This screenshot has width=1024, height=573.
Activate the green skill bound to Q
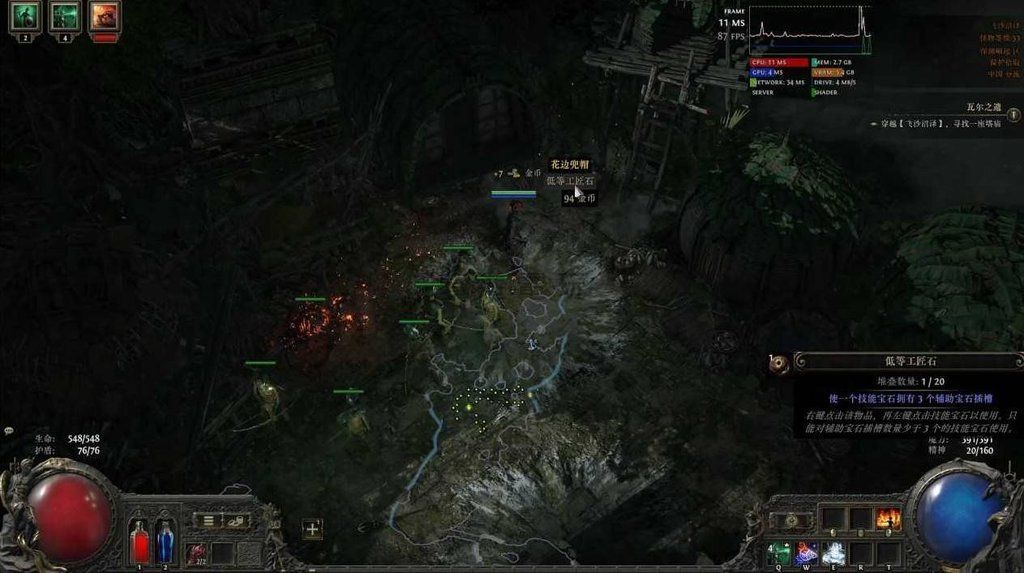click(778, 553)
